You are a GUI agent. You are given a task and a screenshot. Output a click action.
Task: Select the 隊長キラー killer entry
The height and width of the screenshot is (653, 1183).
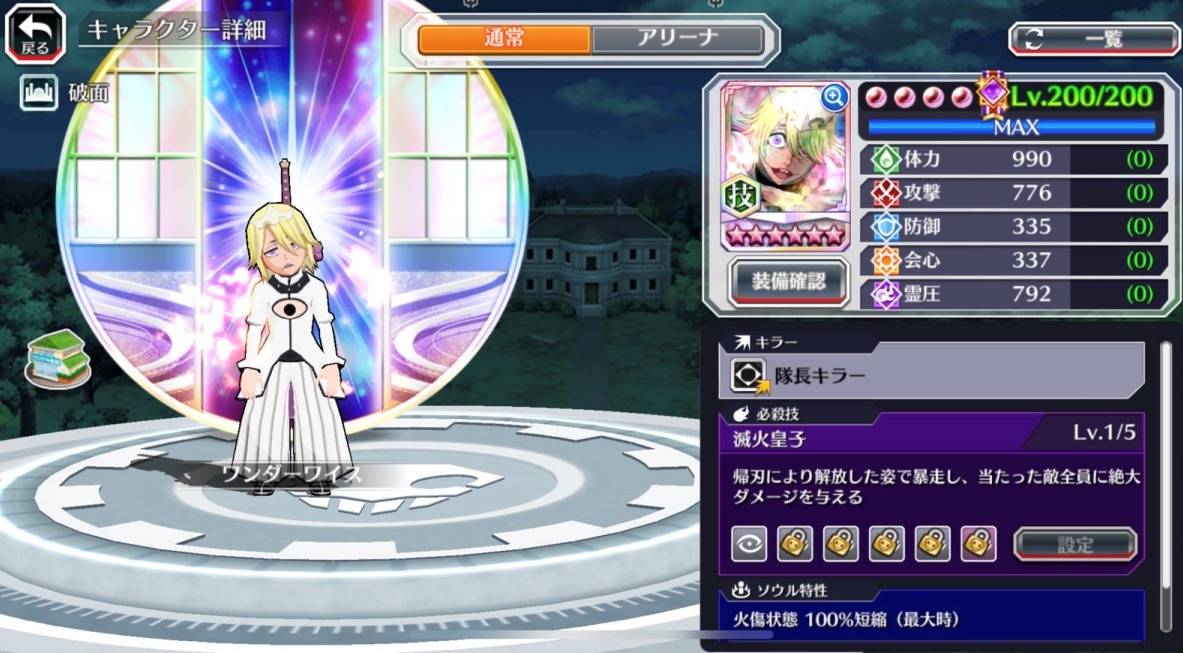[930, 375]
